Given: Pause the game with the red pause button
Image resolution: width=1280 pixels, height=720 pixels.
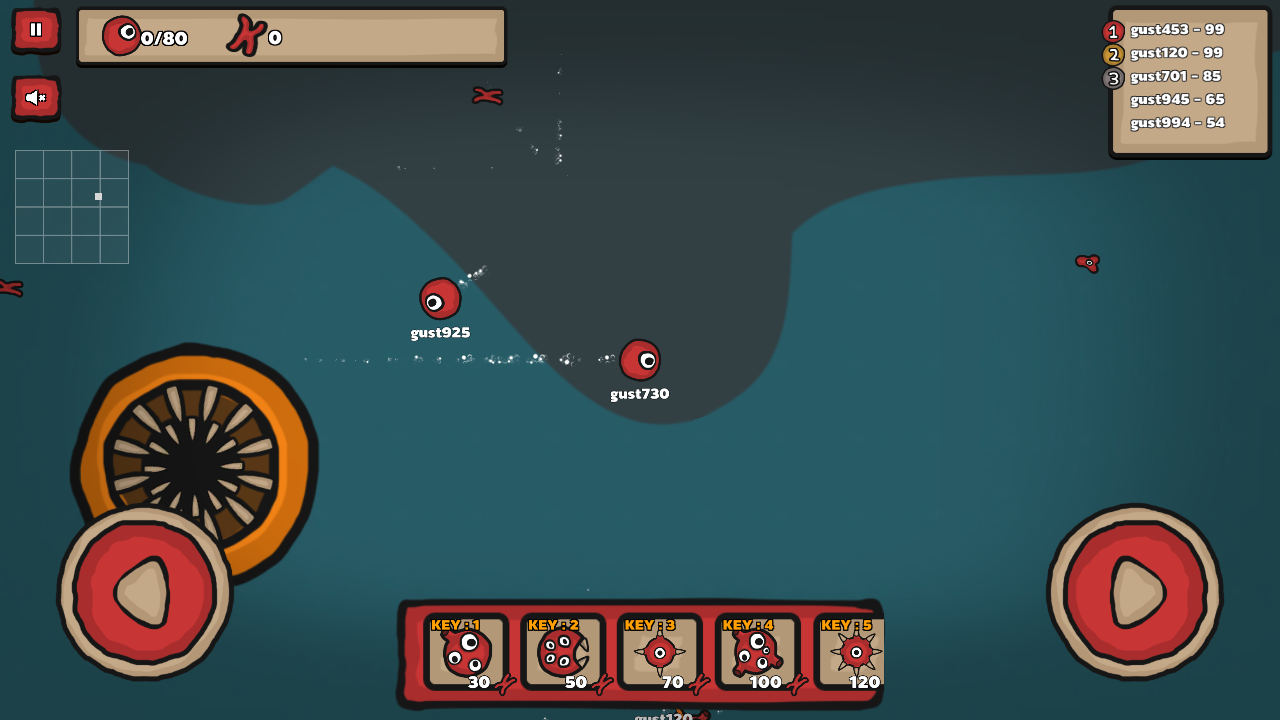Looking at the screenshot, I should [x=36, y=30].
